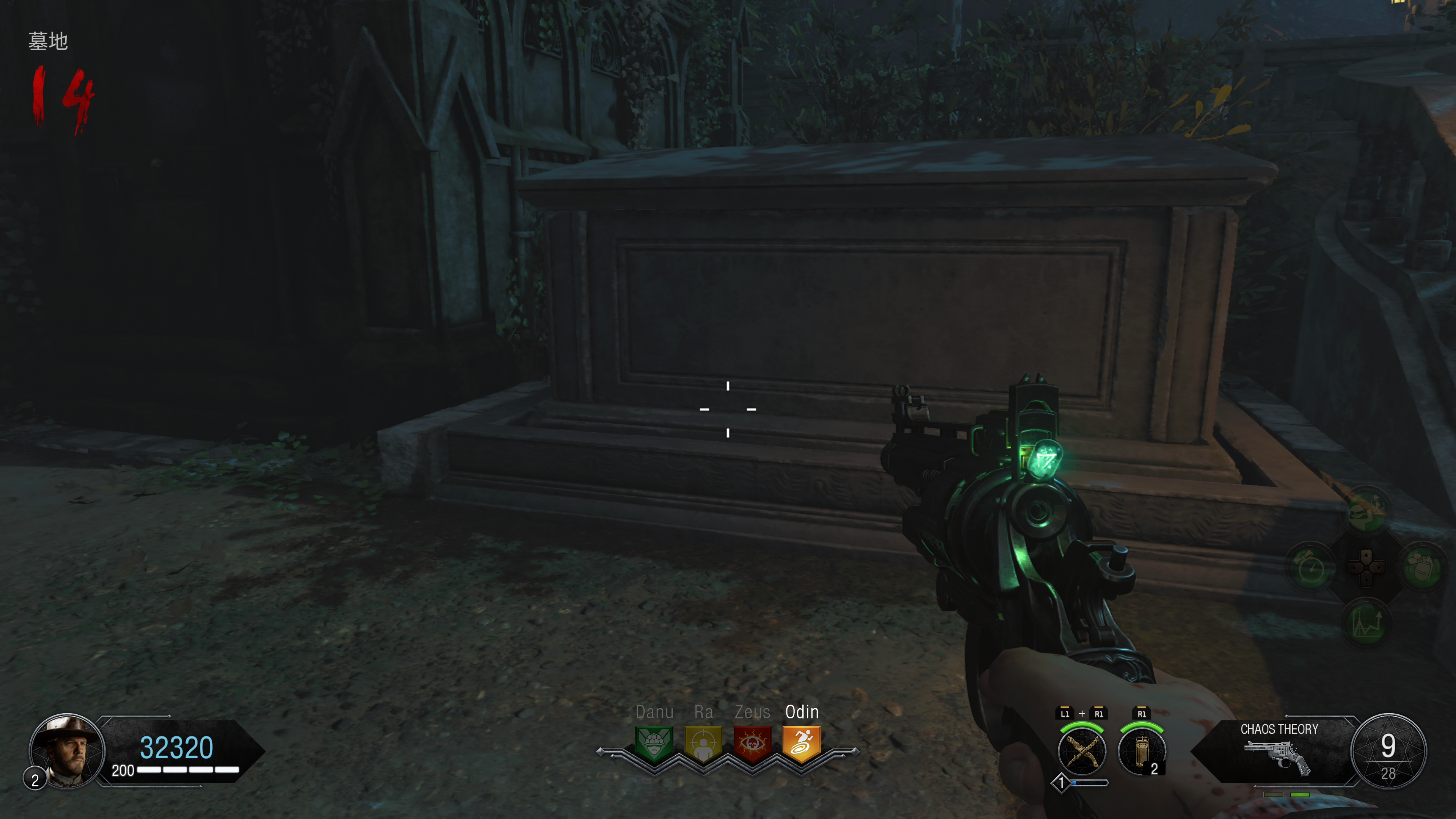
Task: Select the yellow Ra perk icon
Action: 703,743
